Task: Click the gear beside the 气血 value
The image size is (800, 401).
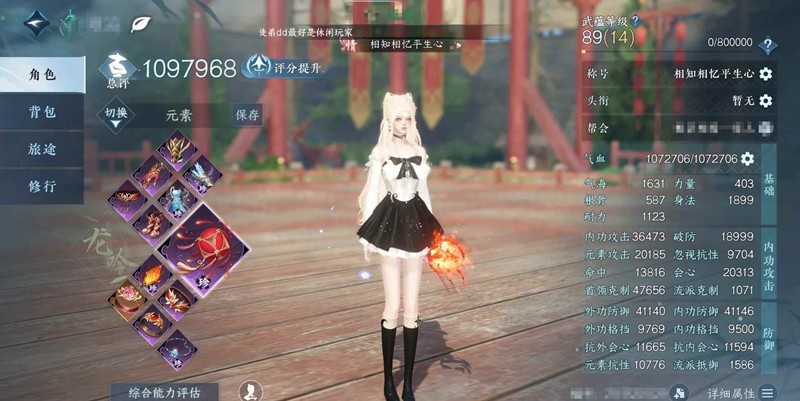Action: [747, 159]
